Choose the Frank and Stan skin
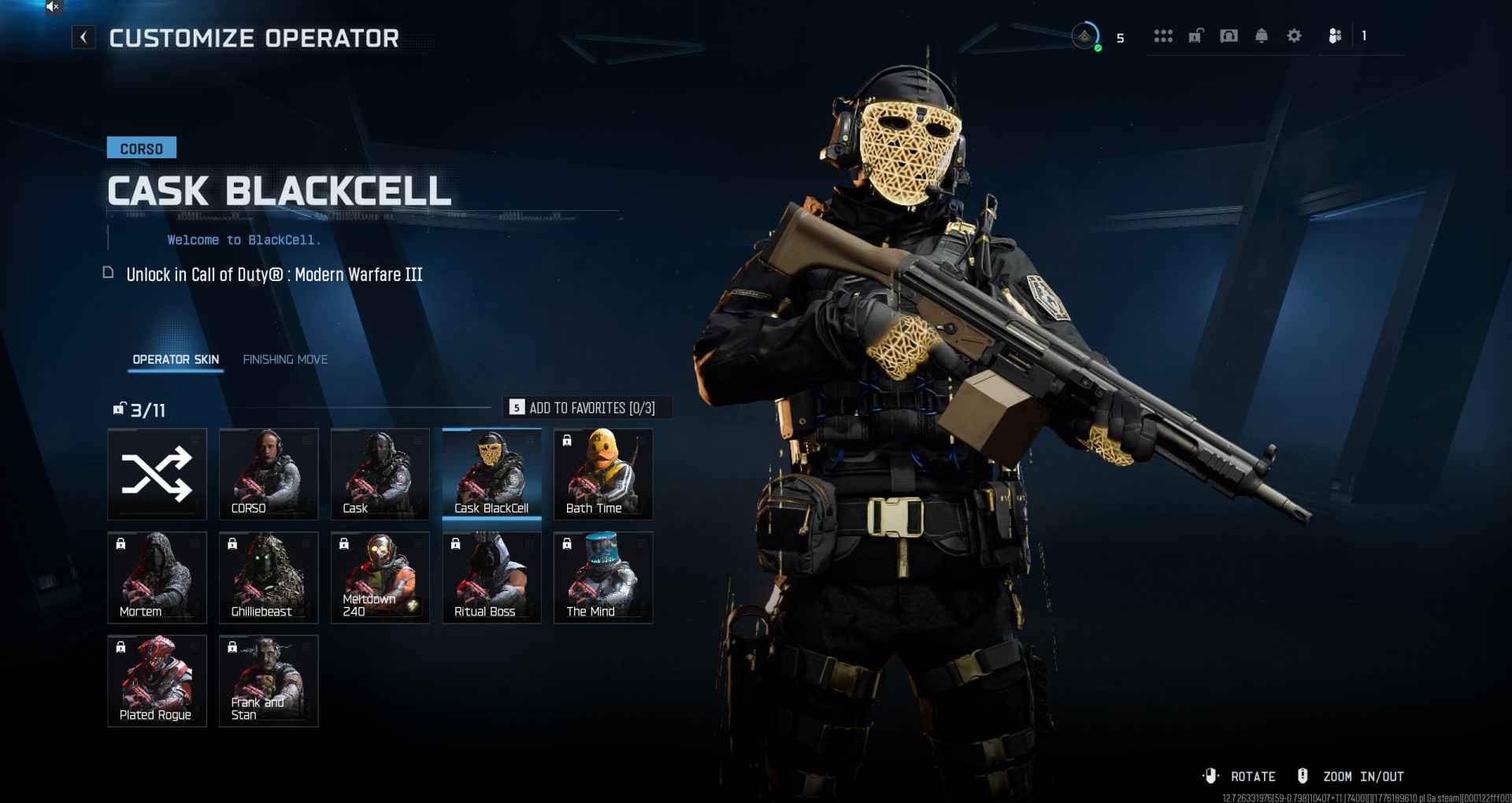Screen dimensions: 1512x803 (269, 680)
